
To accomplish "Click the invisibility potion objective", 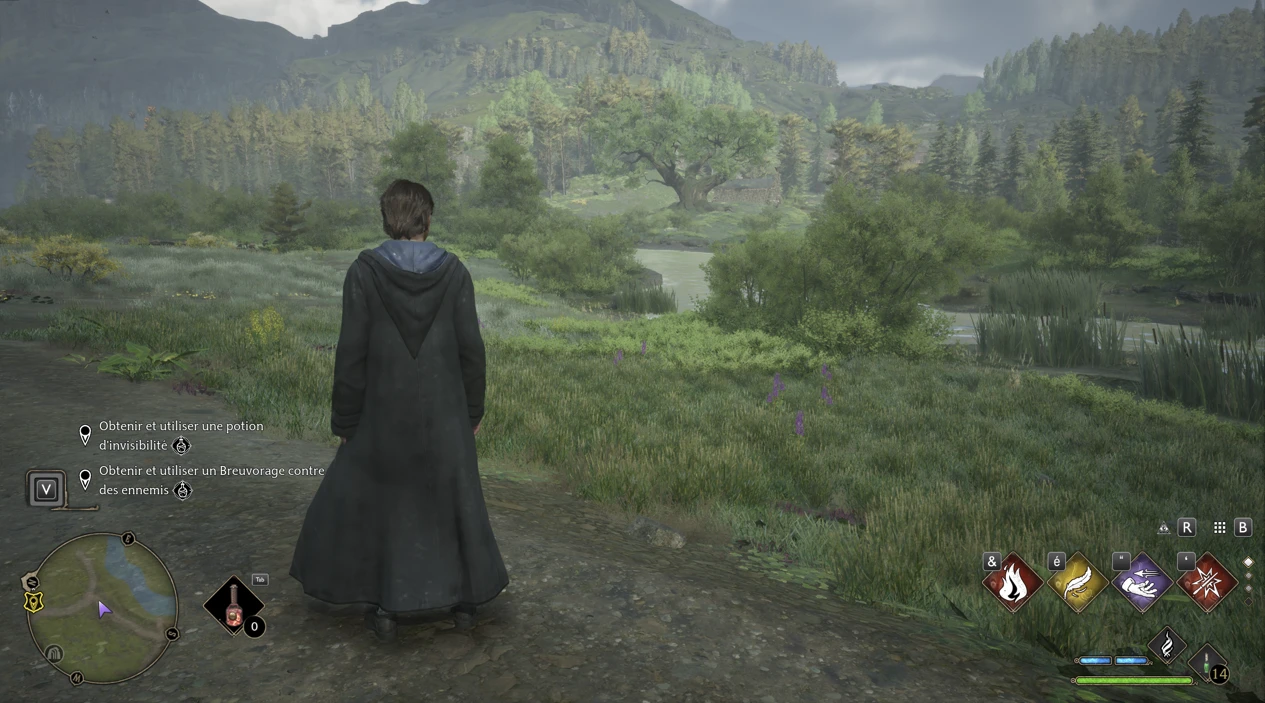I will pos(181,435).
